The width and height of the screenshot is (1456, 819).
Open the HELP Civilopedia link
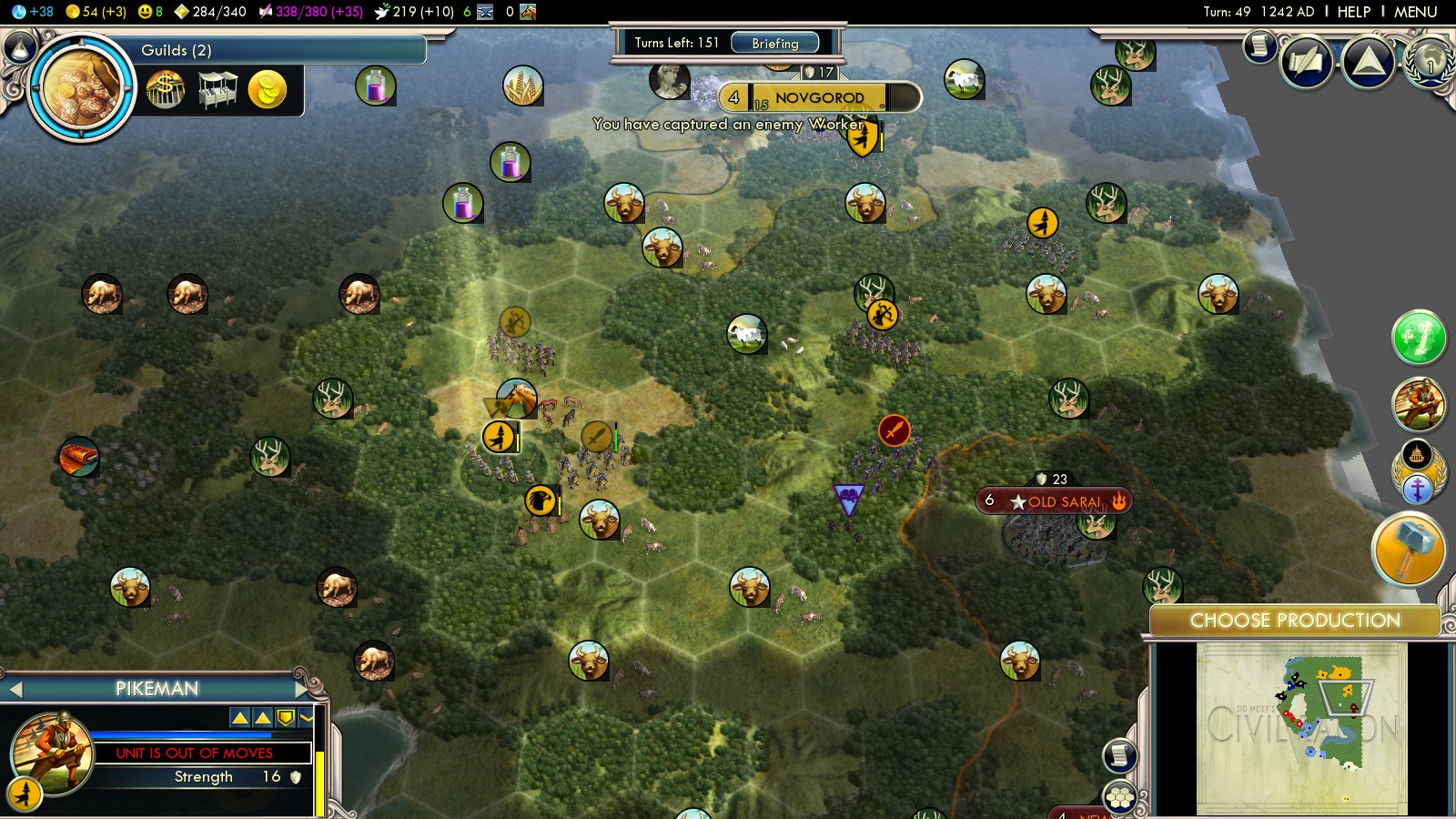tap(1353, 12)
